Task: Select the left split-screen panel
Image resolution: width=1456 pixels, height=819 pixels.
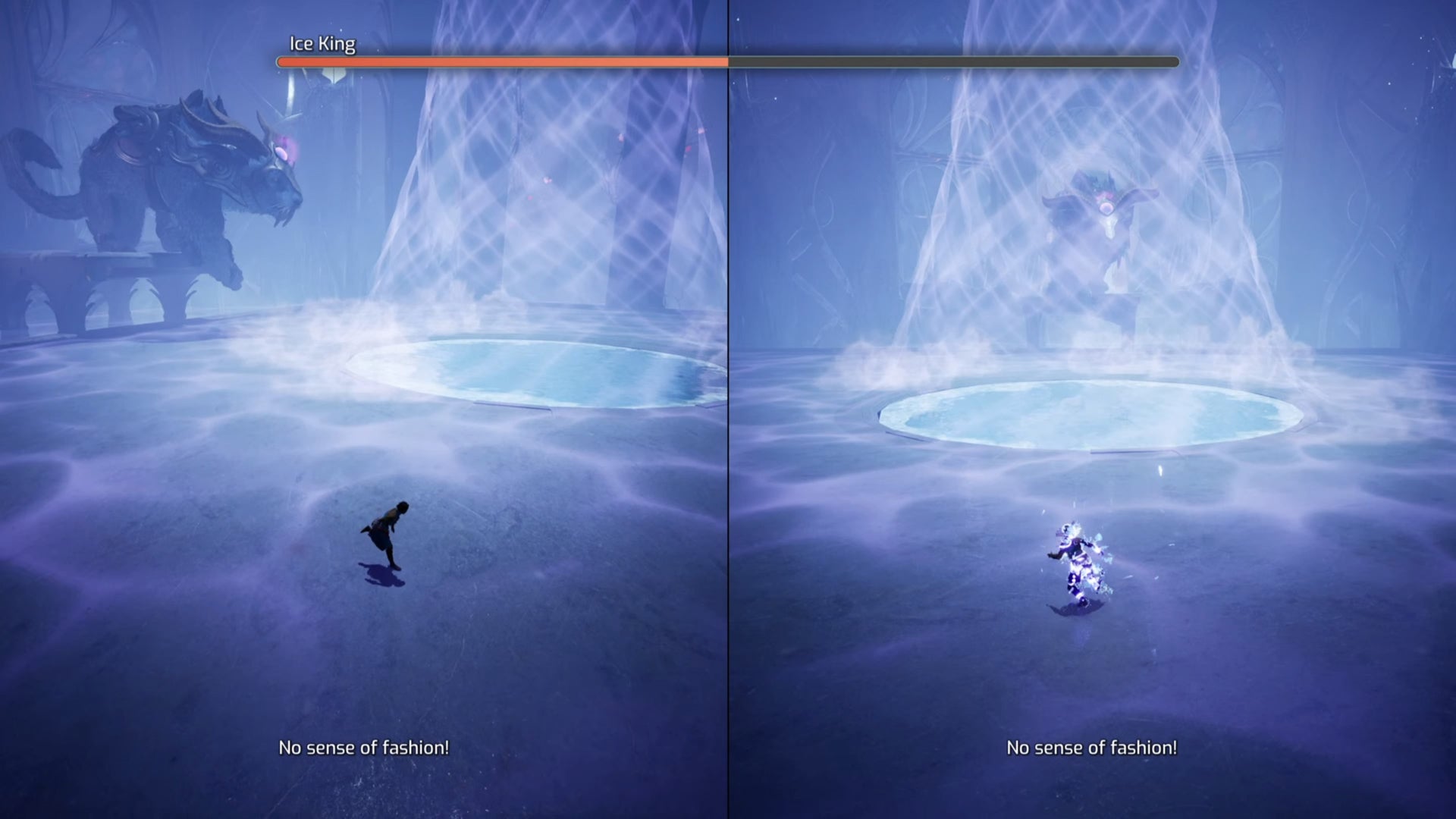Action: click(364, 409)
